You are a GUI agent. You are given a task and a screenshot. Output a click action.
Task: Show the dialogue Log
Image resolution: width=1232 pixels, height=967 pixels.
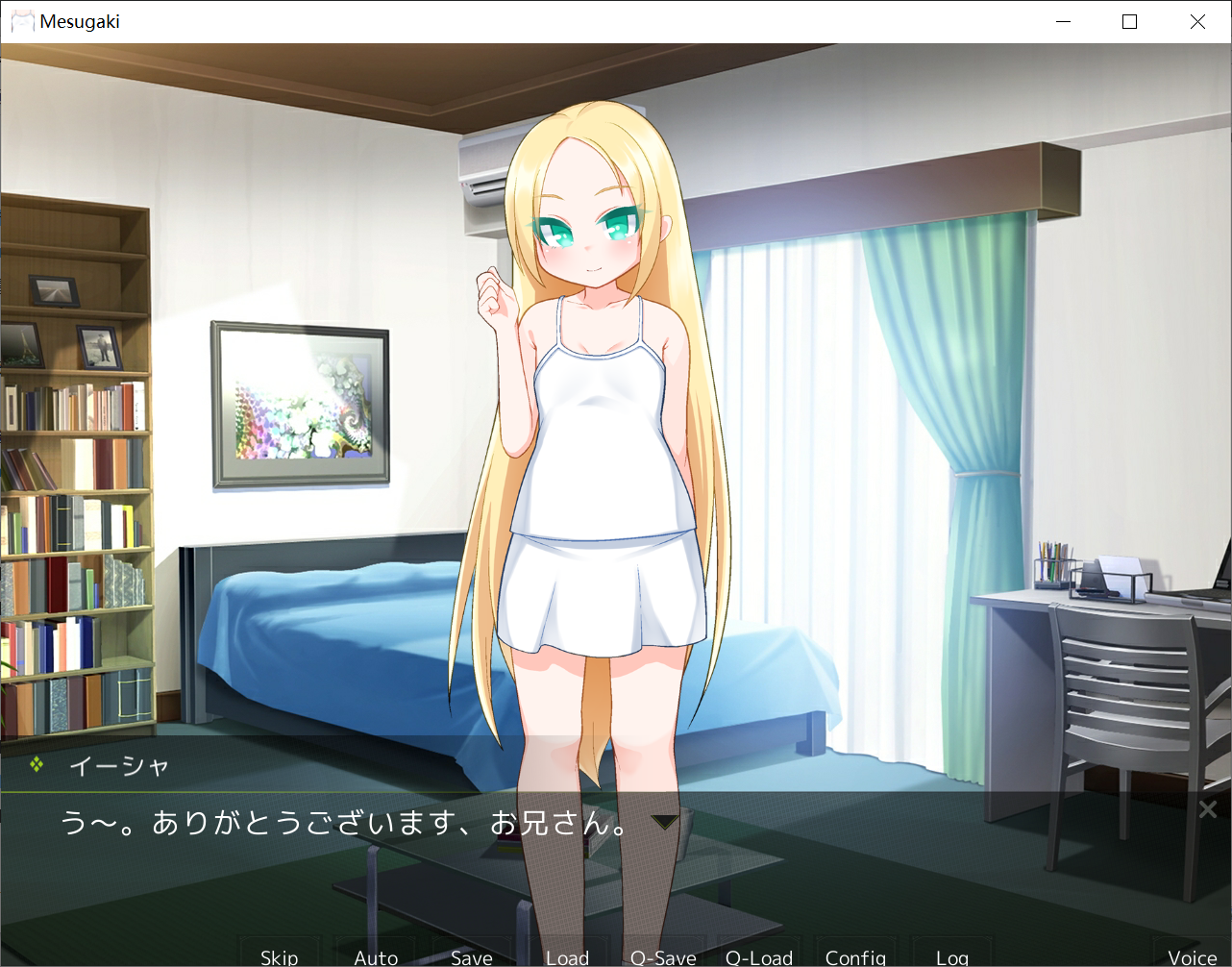(951, 955)
